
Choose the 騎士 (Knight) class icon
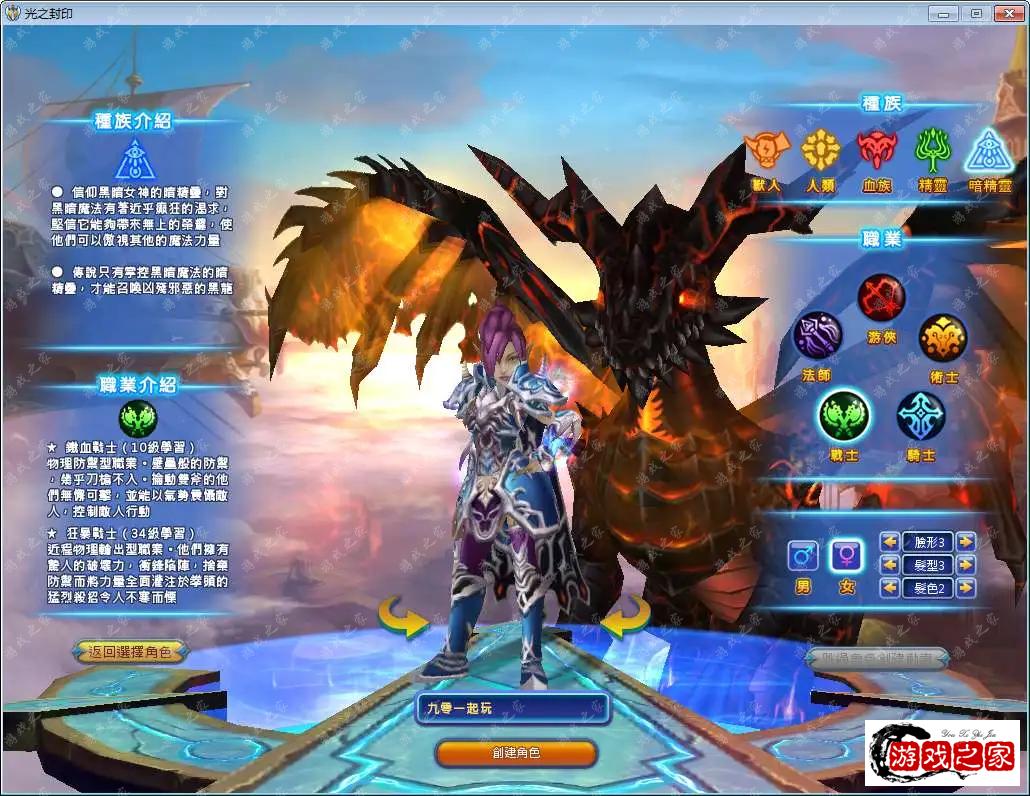920,415
